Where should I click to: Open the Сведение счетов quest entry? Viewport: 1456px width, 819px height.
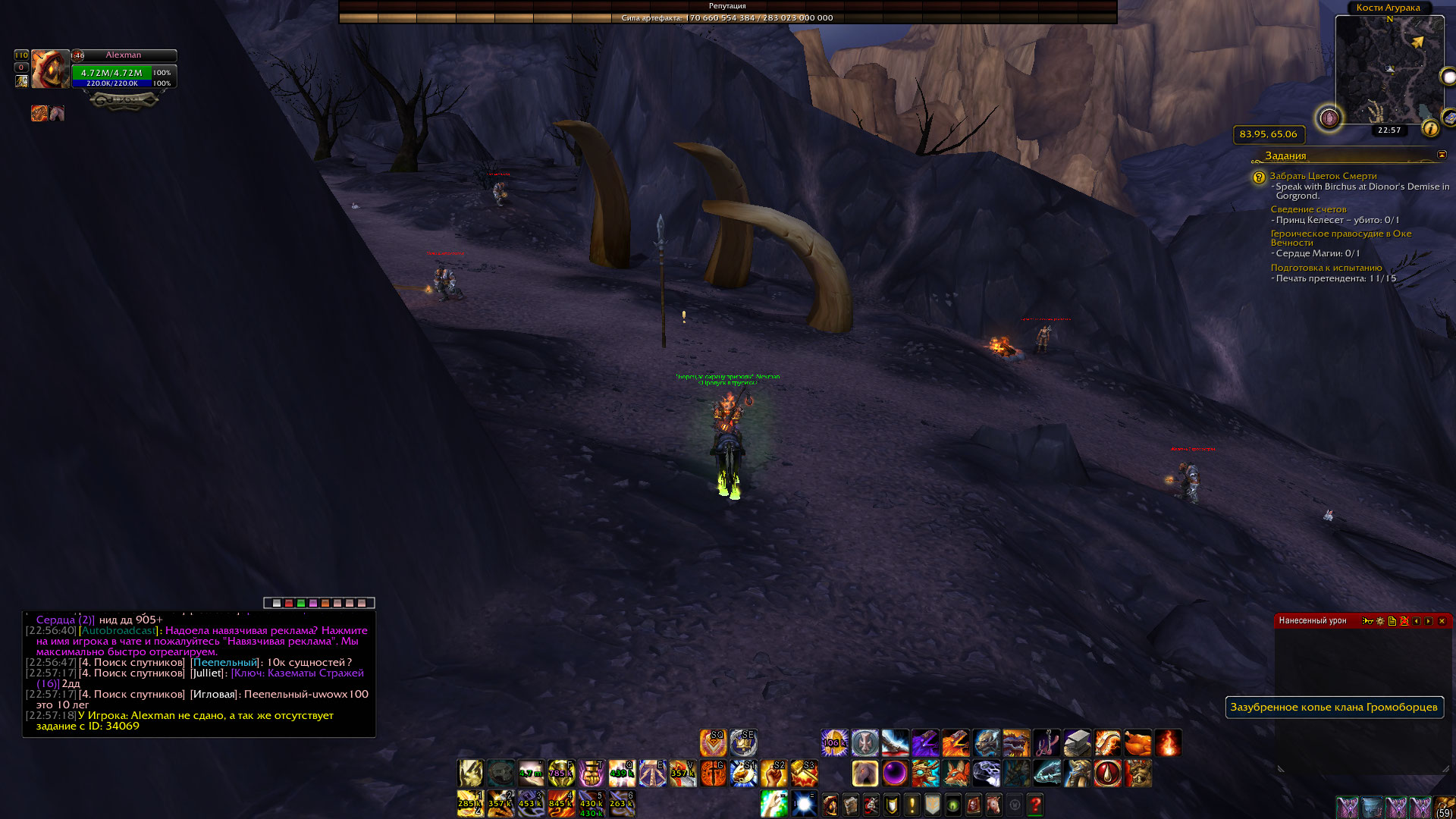(x=1308, y=209)
